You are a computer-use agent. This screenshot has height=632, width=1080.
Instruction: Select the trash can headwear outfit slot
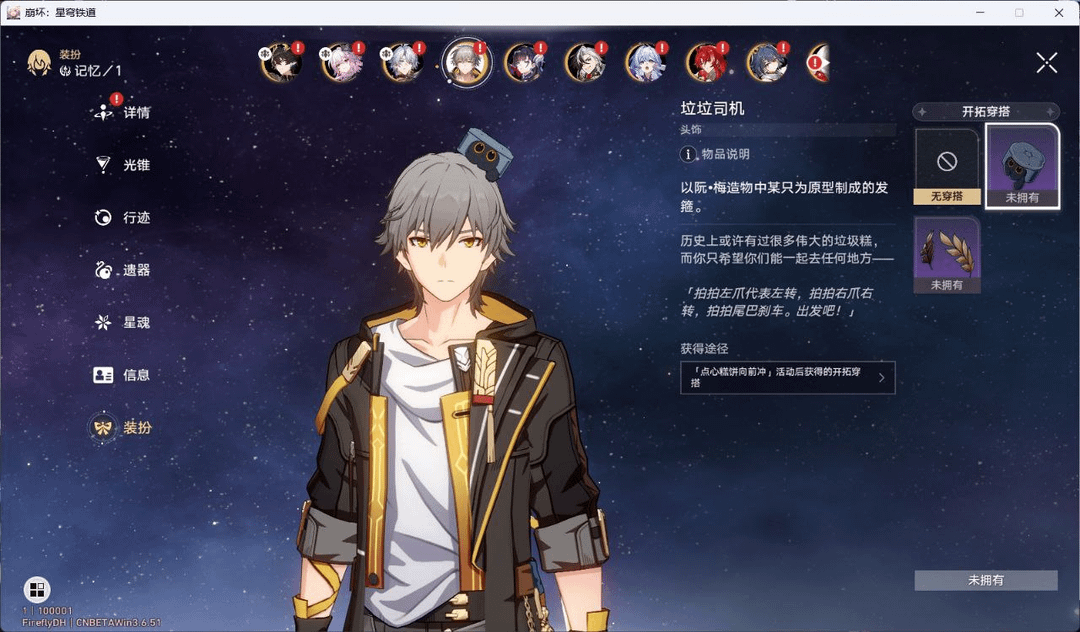pos(1021,166)
